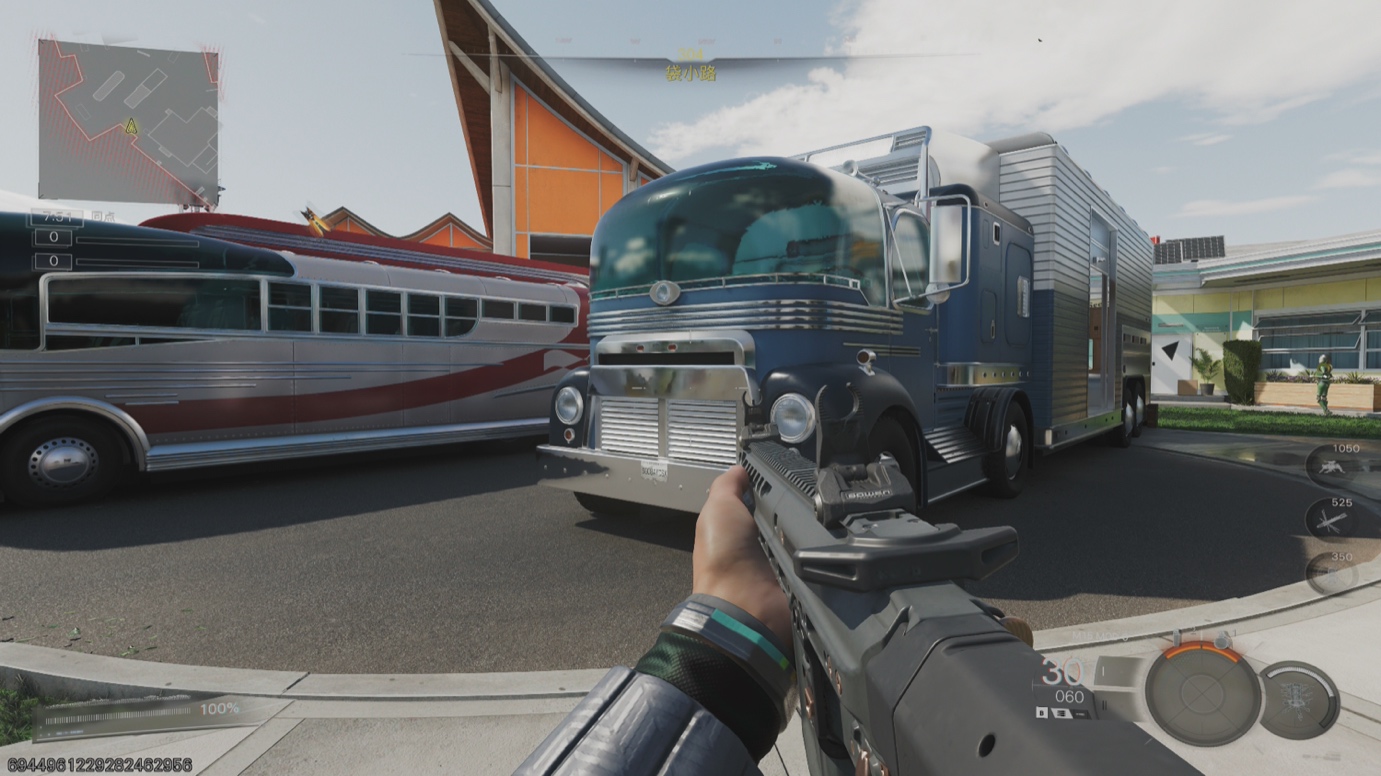Image resolution: width=1381 pixels, height=776 pixels.
Task: Activate the 350-point scorestreak icon
Action: (x=1333, y=573)
